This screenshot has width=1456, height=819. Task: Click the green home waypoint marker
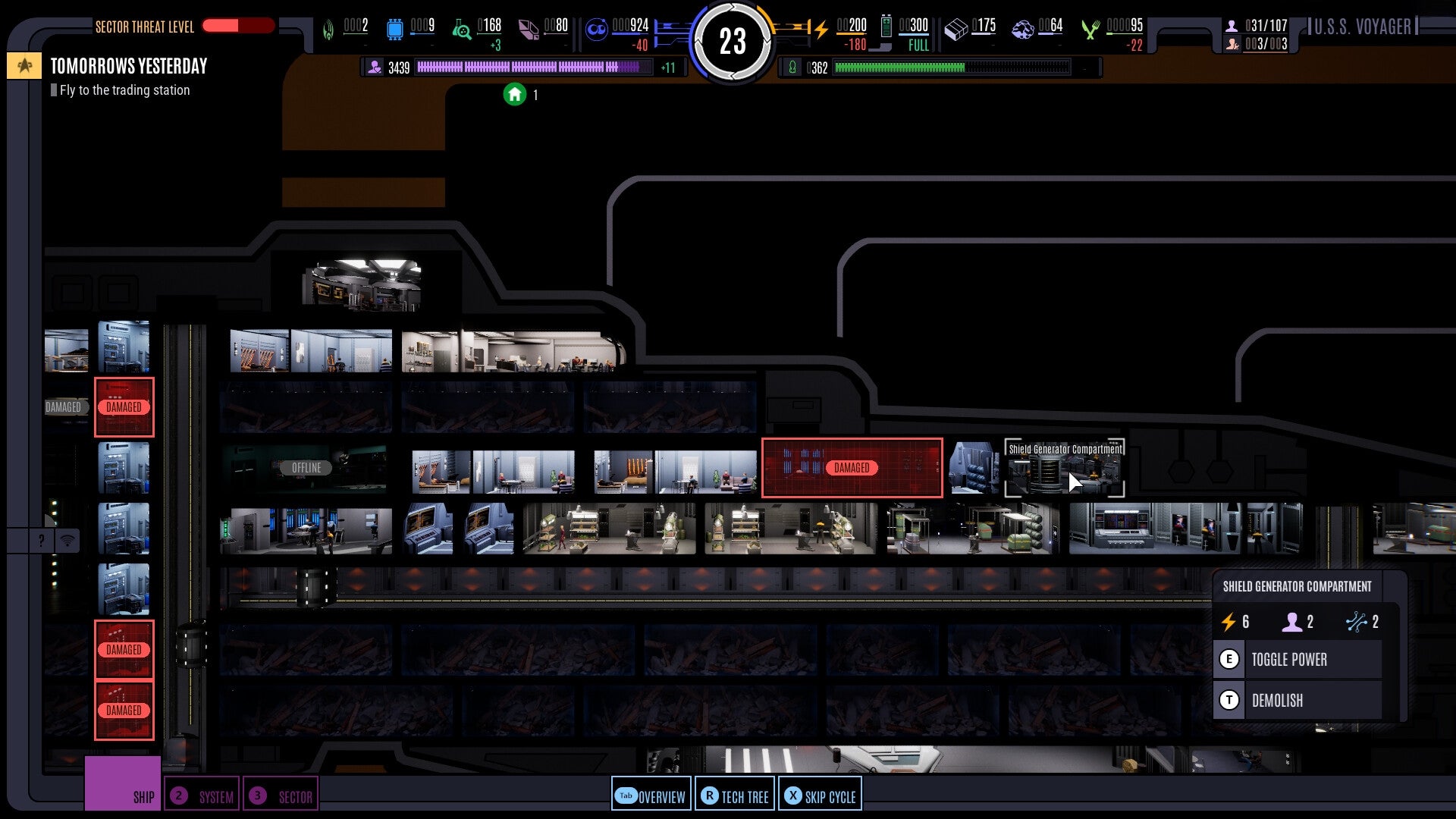coord(516,96)
